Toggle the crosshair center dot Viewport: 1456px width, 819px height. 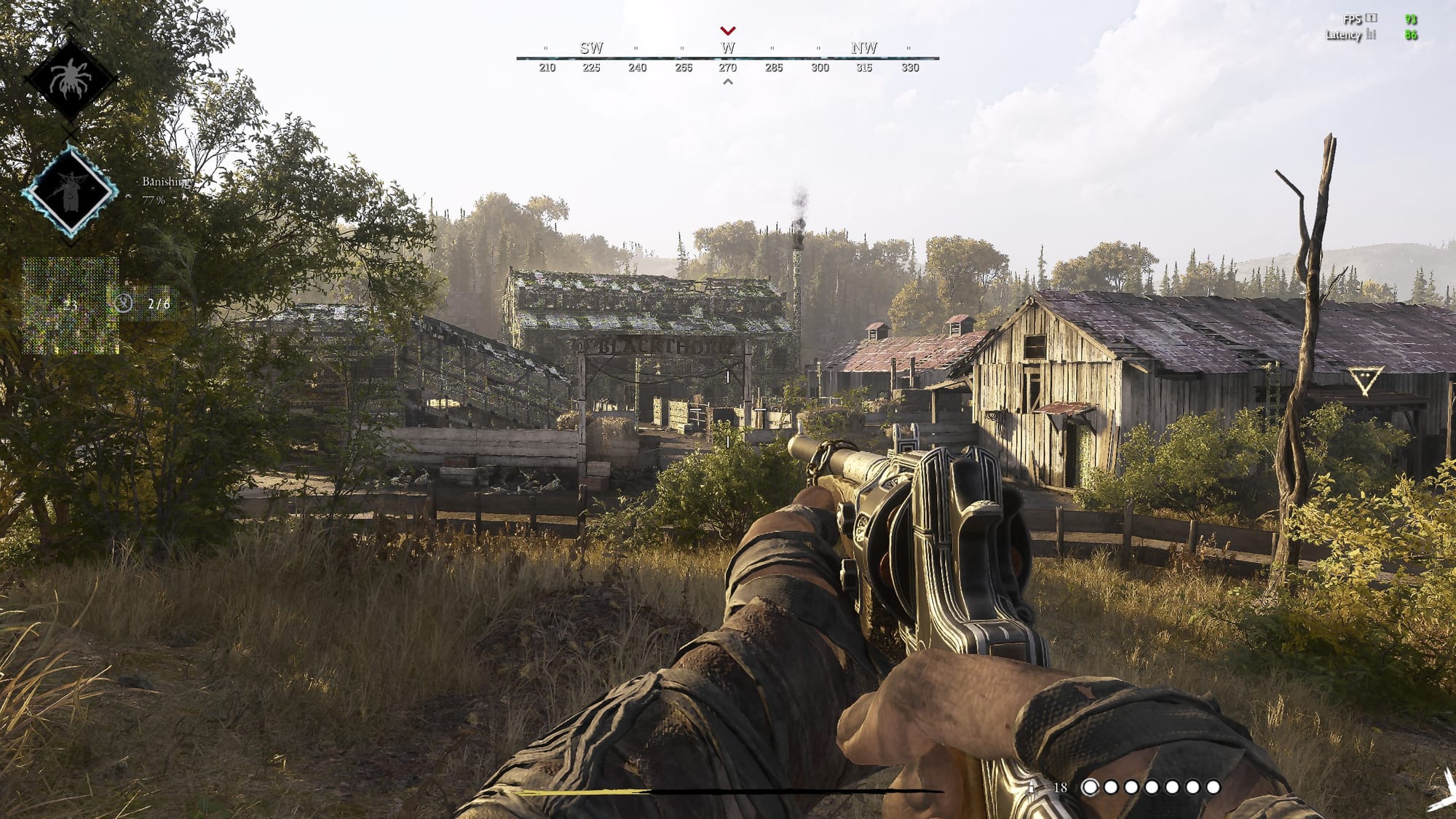[728, 409]
